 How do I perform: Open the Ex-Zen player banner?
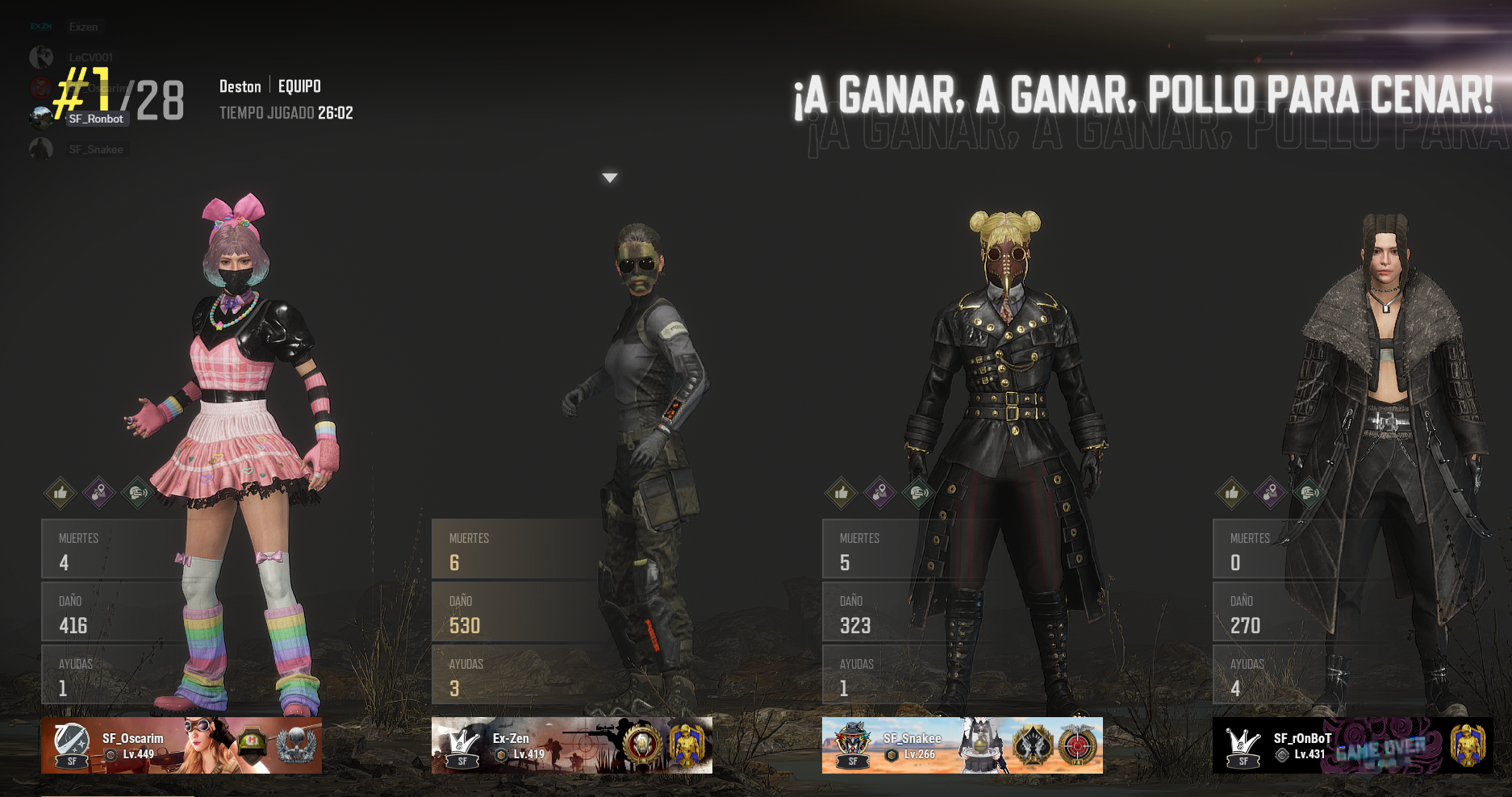(572, 745)
